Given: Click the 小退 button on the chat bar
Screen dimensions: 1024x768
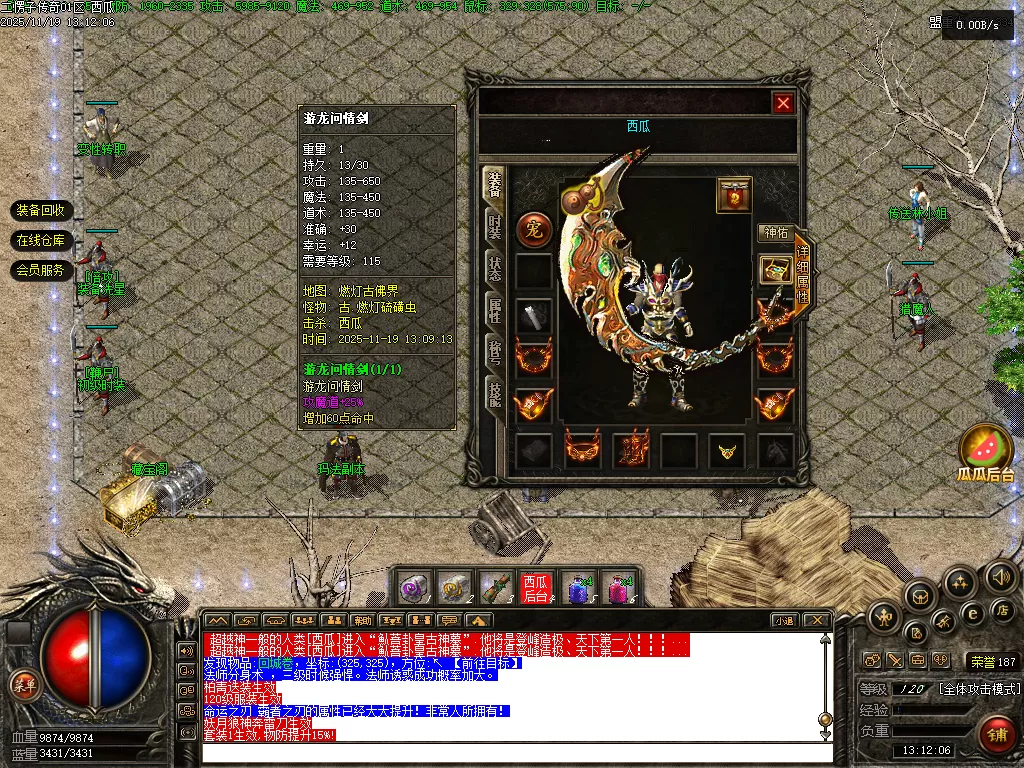Looking at the screenshot, I should pyautogui.click(x=784, y=621).
